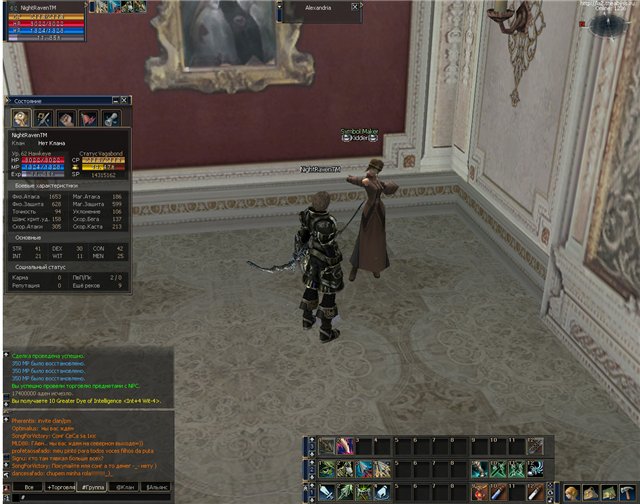The height and width of the screenshot is (504, 640).
Task: Open the $Альянс alliance chat tab
Action: point(158,487)
